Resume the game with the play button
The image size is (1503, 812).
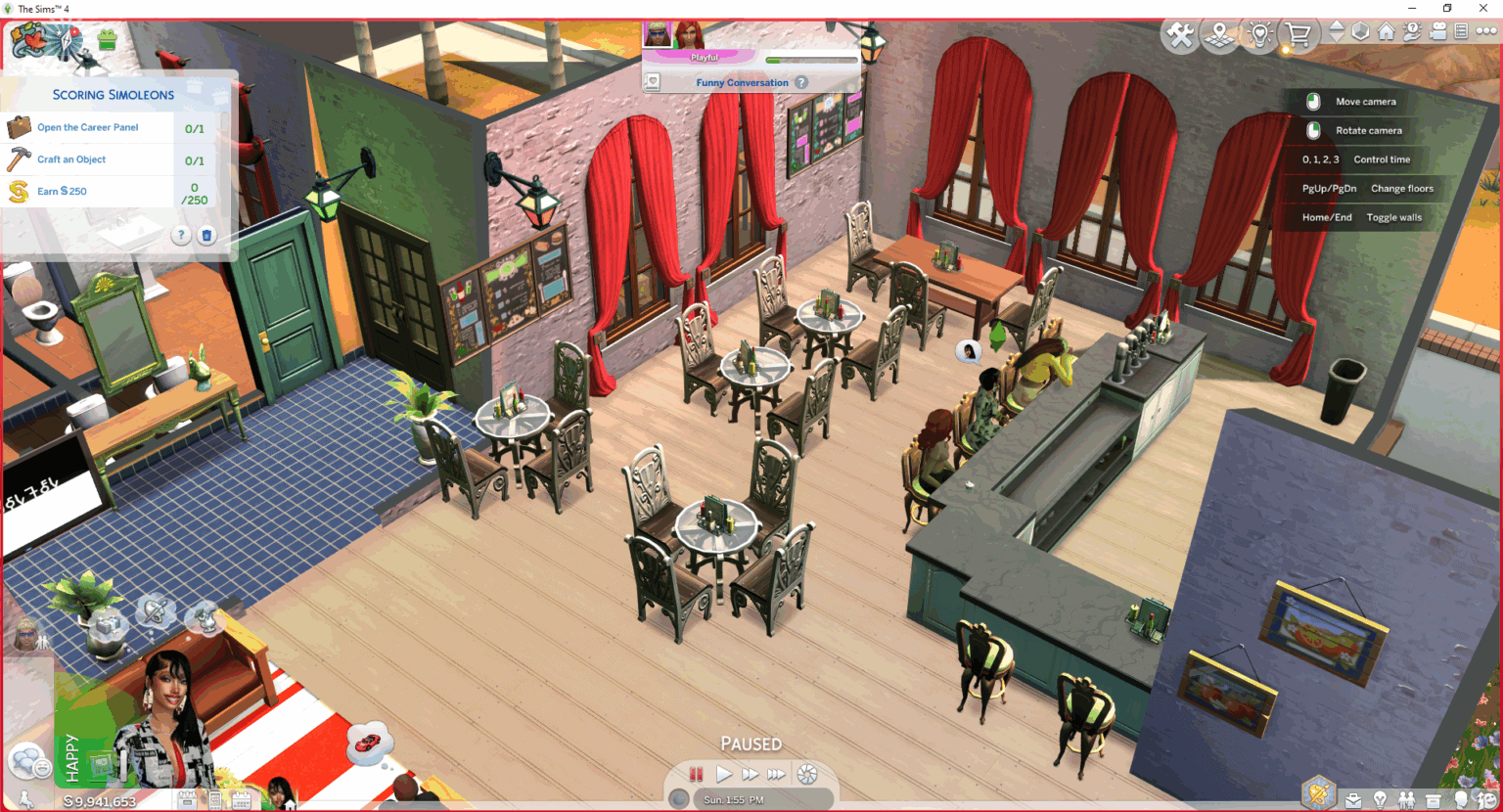(724, 774)
